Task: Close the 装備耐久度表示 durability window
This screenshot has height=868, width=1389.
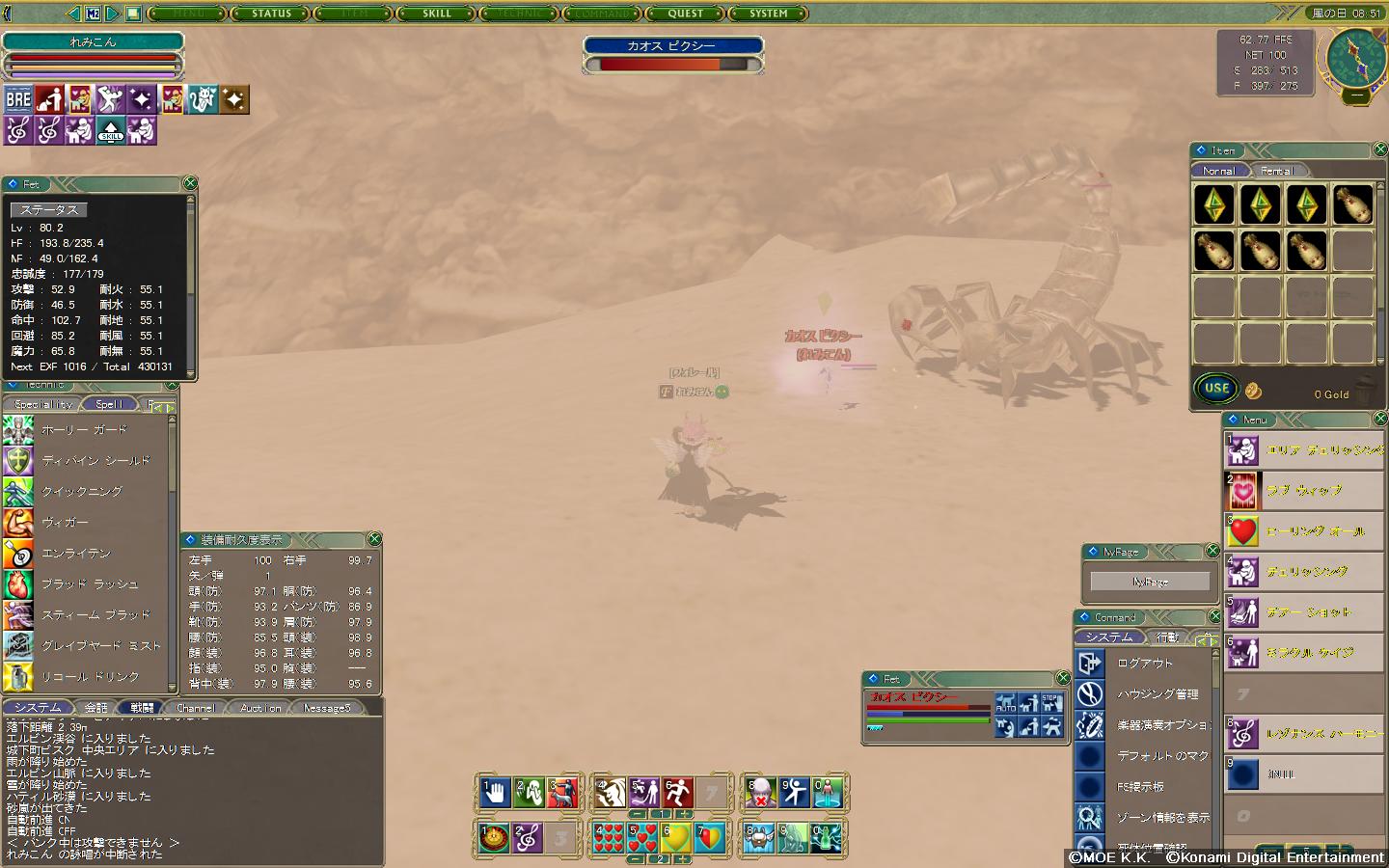Action: pyautogui.click(x=374, y=539)
